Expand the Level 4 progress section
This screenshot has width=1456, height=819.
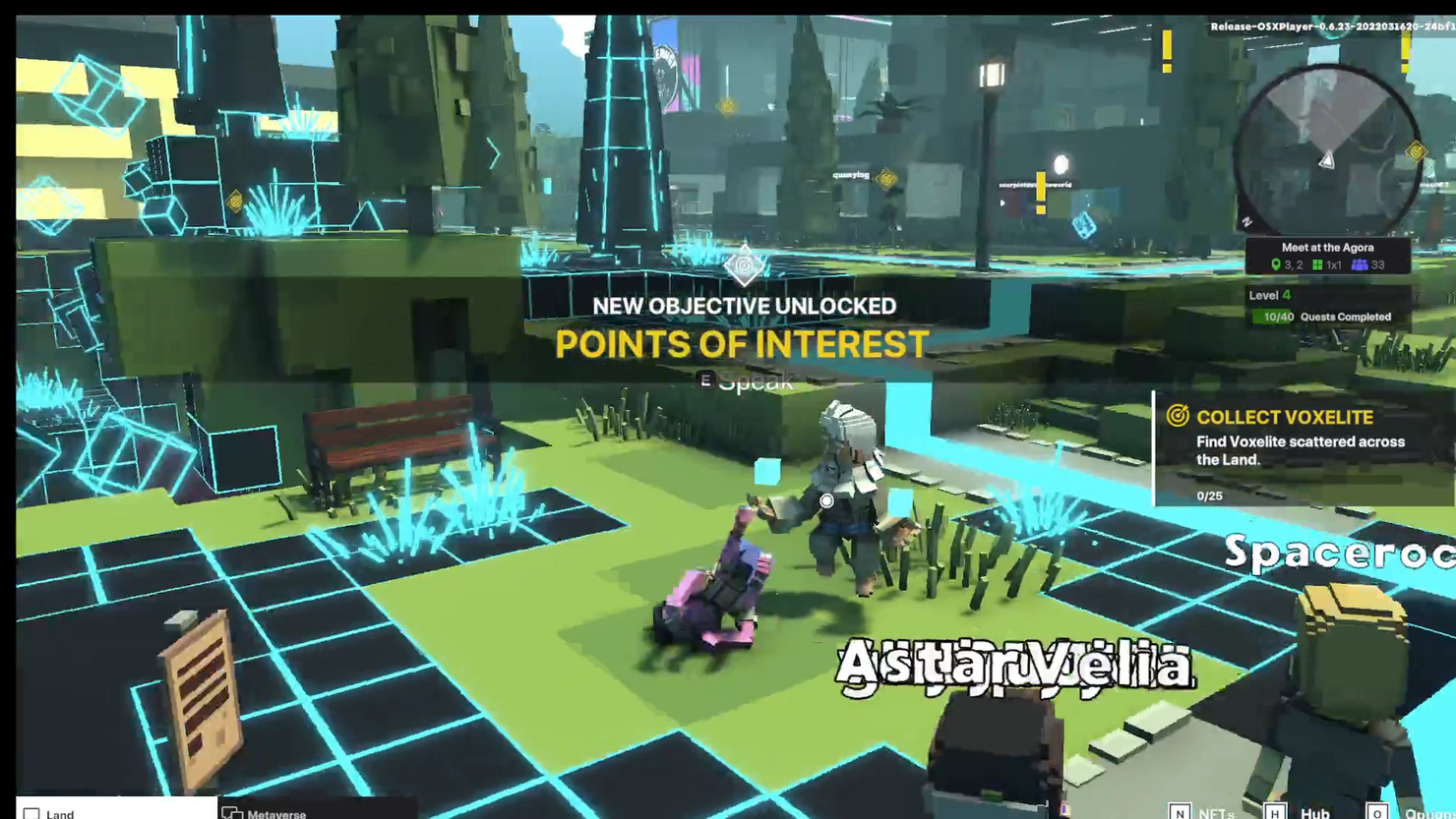1269,296
